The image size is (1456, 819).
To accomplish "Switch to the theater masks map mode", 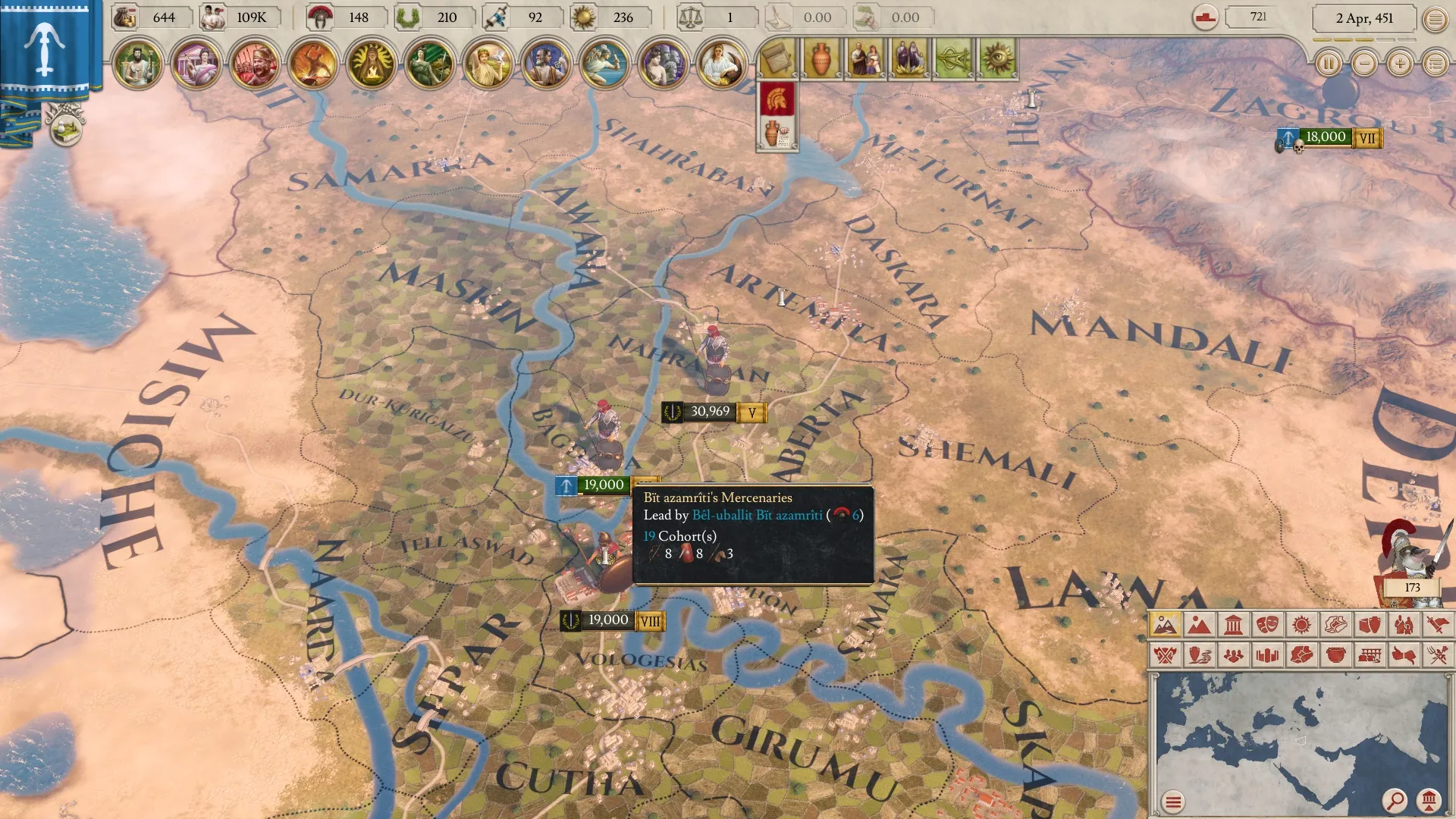I will 1267,625.
